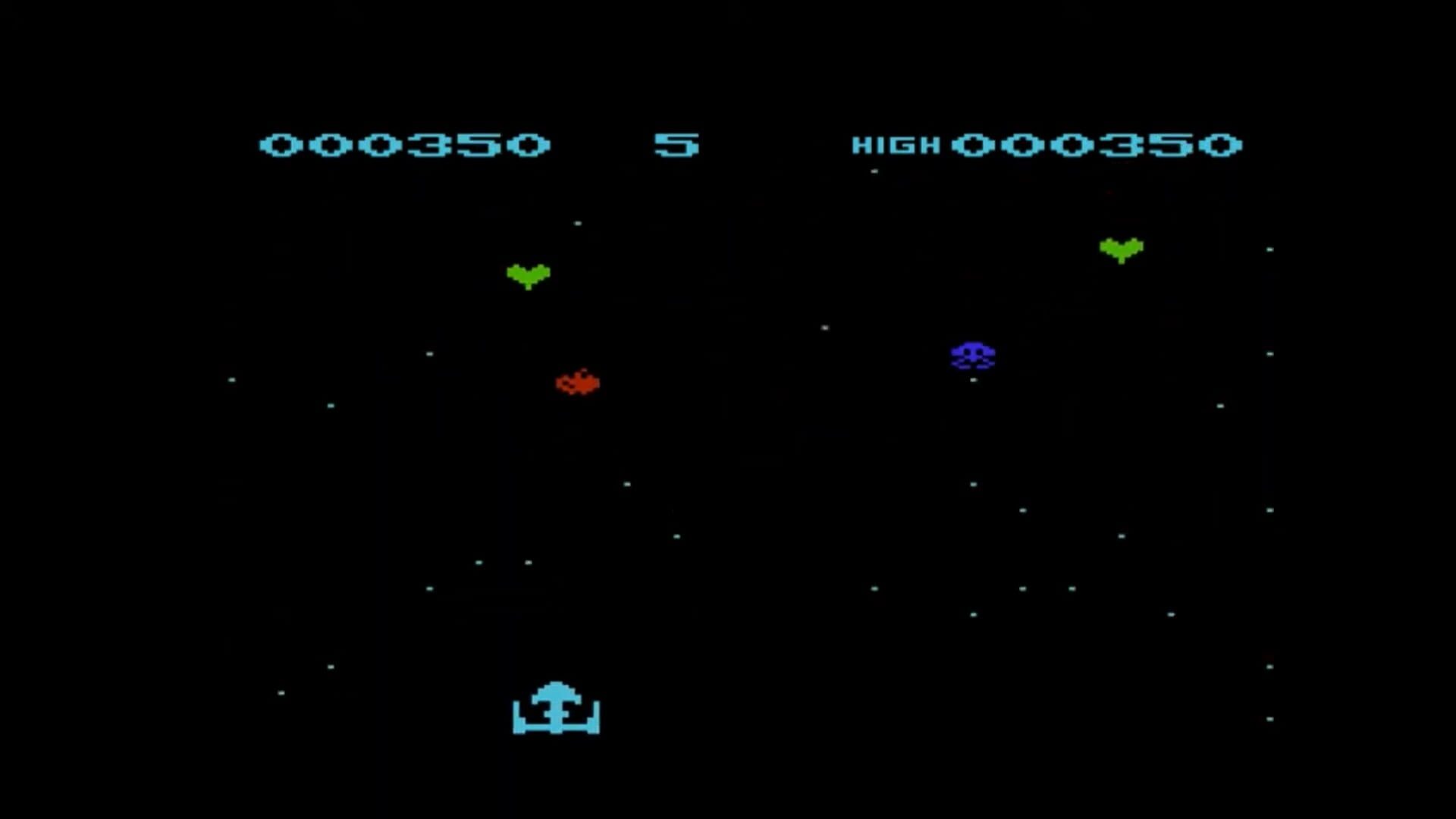Viewport: 1456px width, 819px height.
Task: Click the high score value 000350
Action: [1100, 144]
